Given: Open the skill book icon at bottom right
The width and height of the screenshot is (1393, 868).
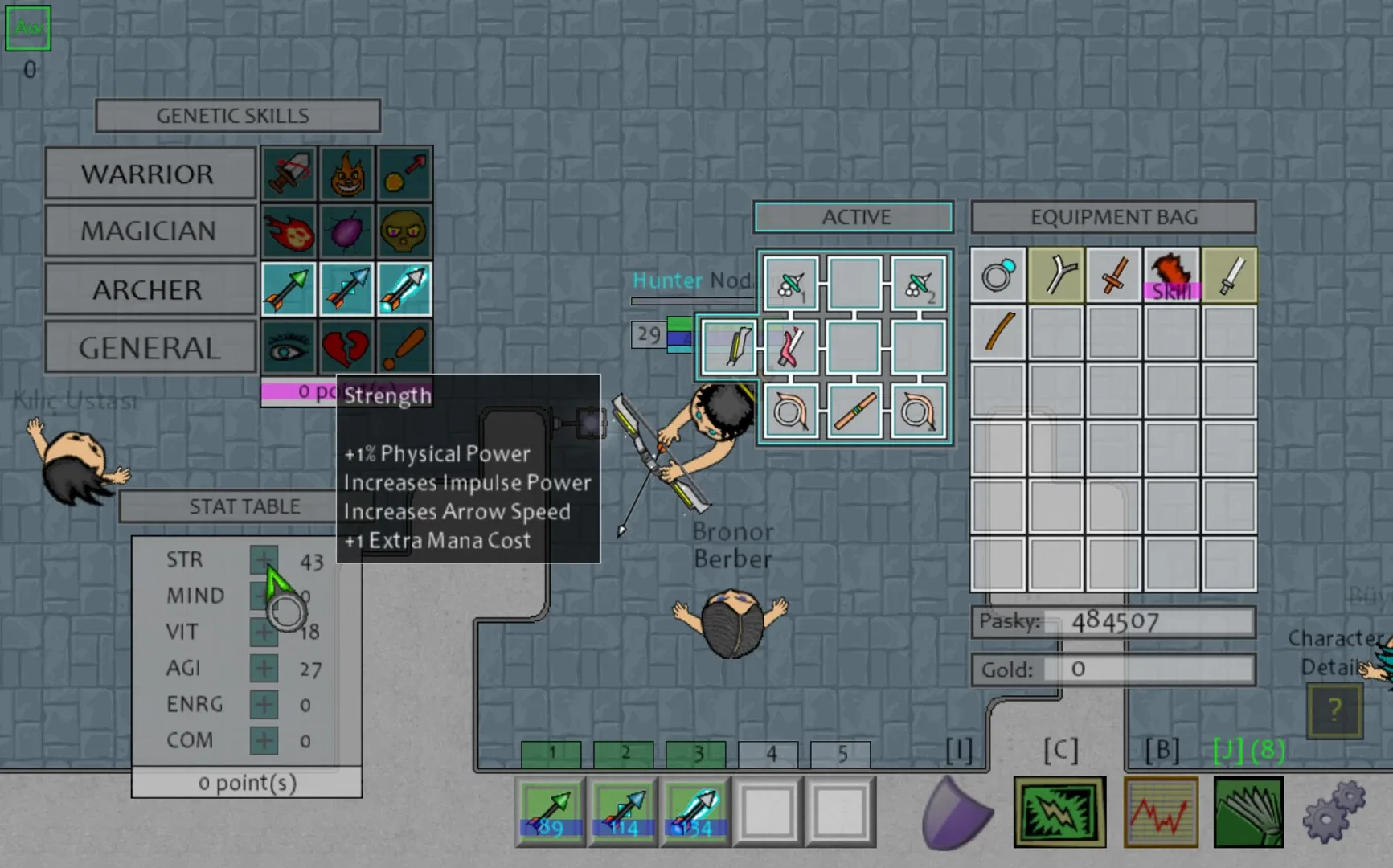Looking at the screenshot, I should click(x=1248, y=812).
